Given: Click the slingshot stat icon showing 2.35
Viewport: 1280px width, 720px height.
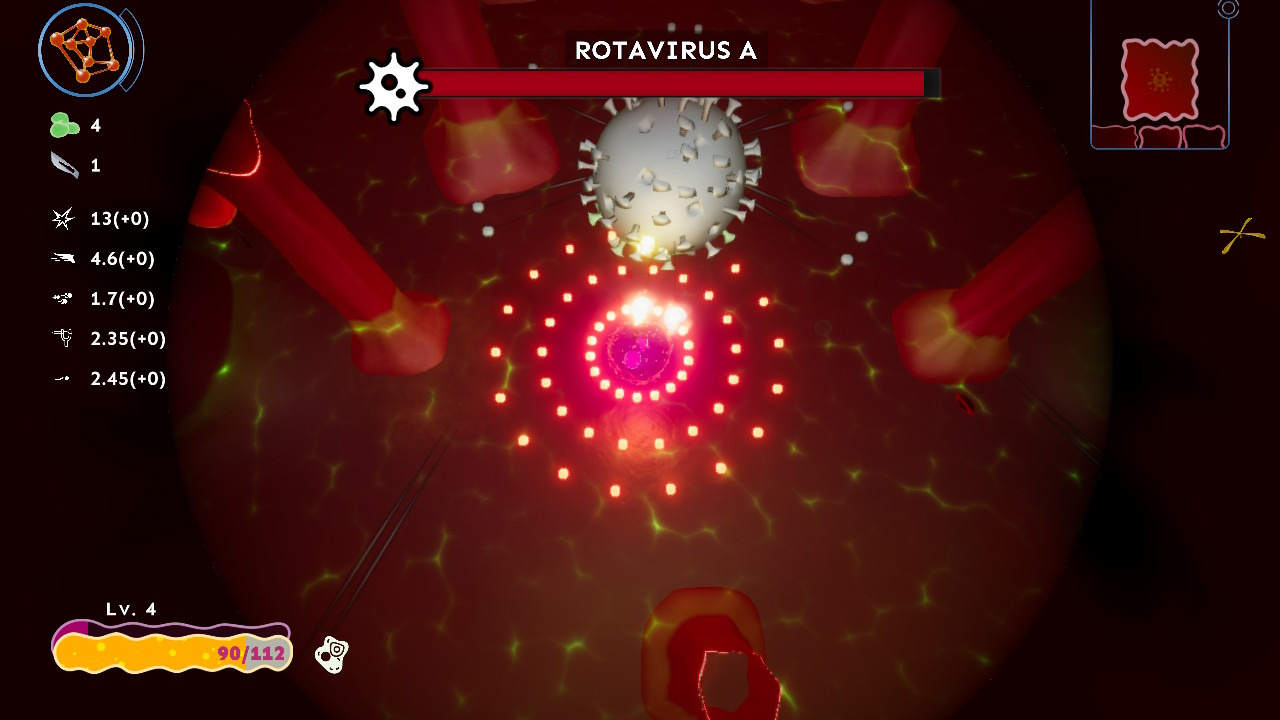Looking at the screenshot, I should [62, 339].
